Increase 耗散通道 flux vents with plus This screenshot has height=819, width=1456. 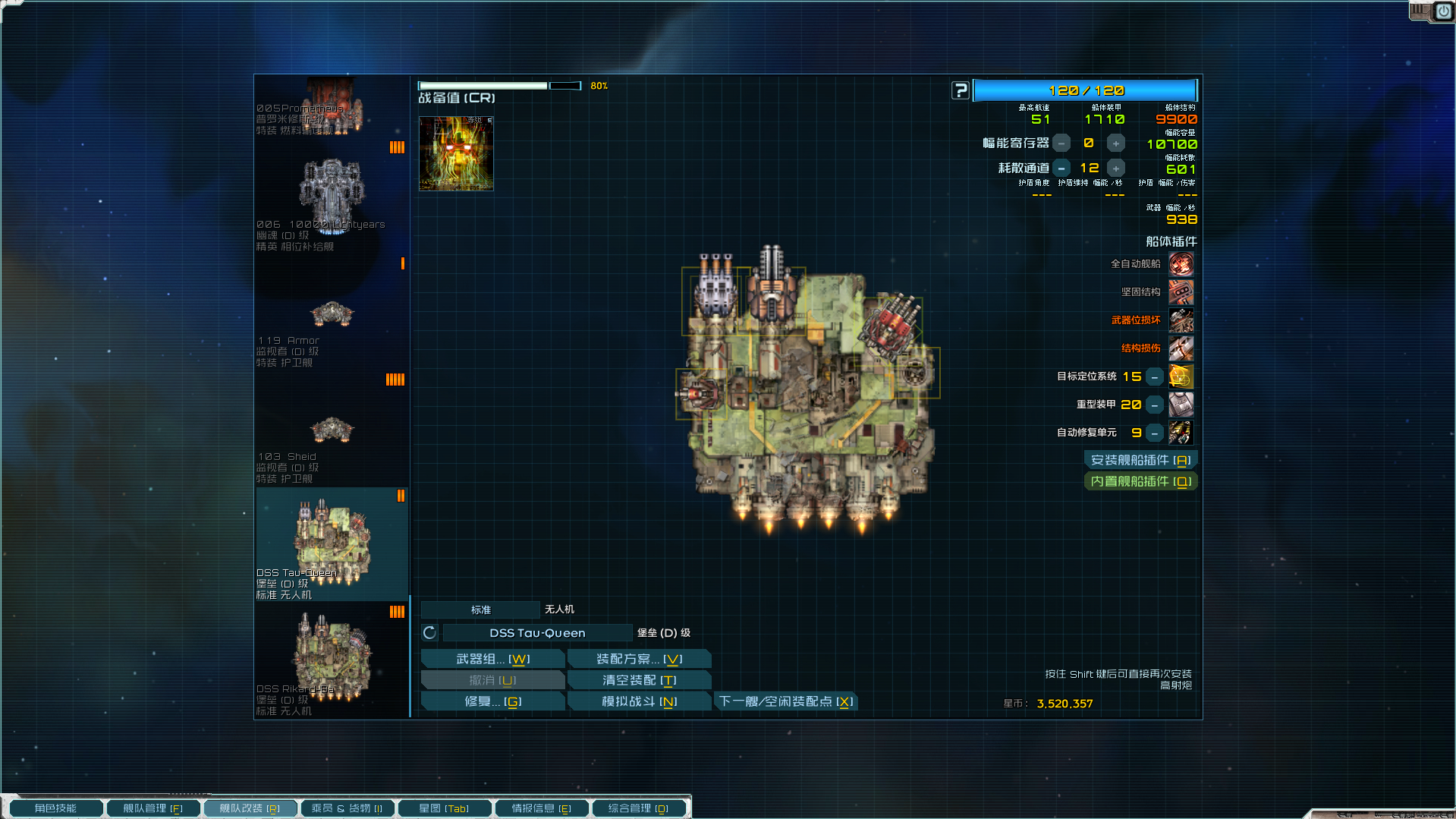point(1115,169)
